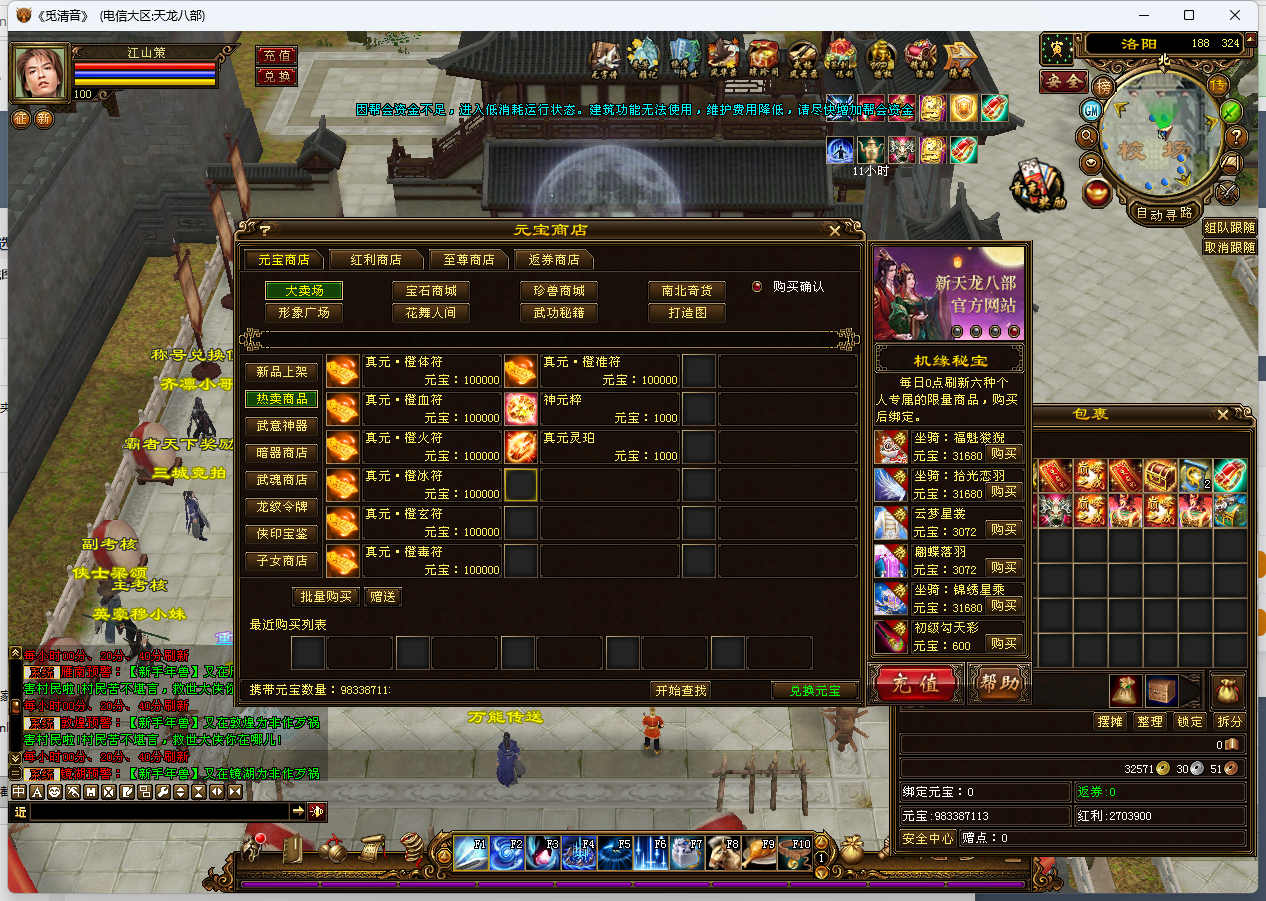Close the 元宝商店 shop window

click(x=835, y=230)
